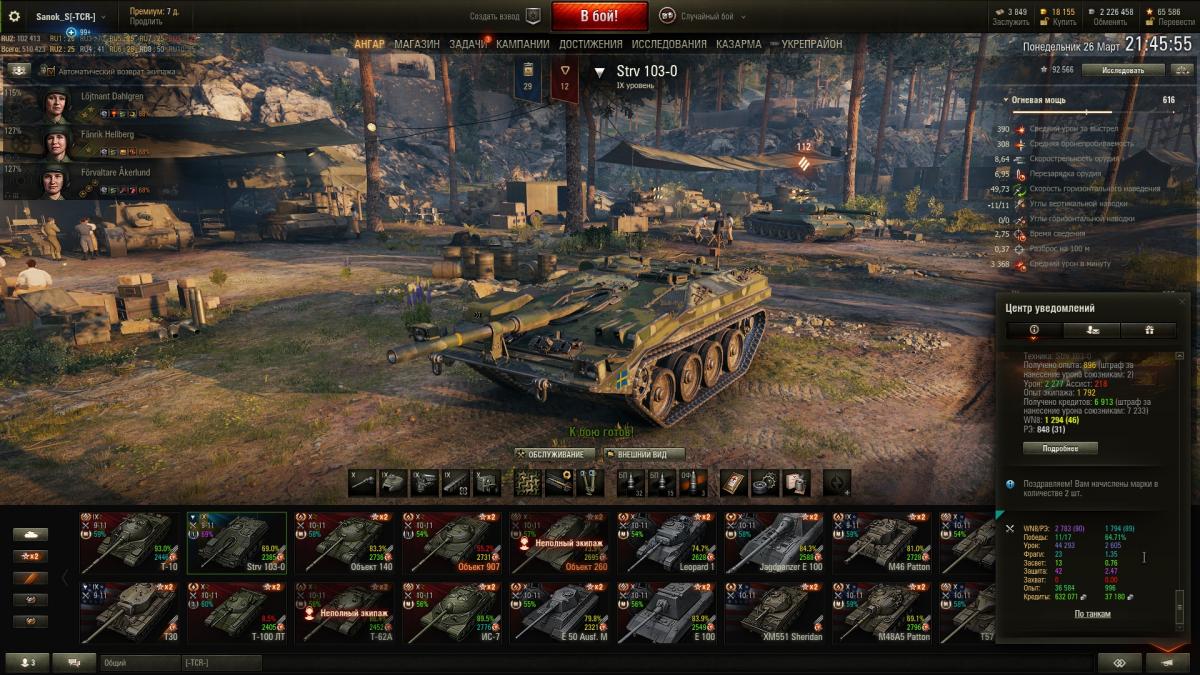
Task: Click the Создать взвод platoon button
Action: tap(505, 16)
